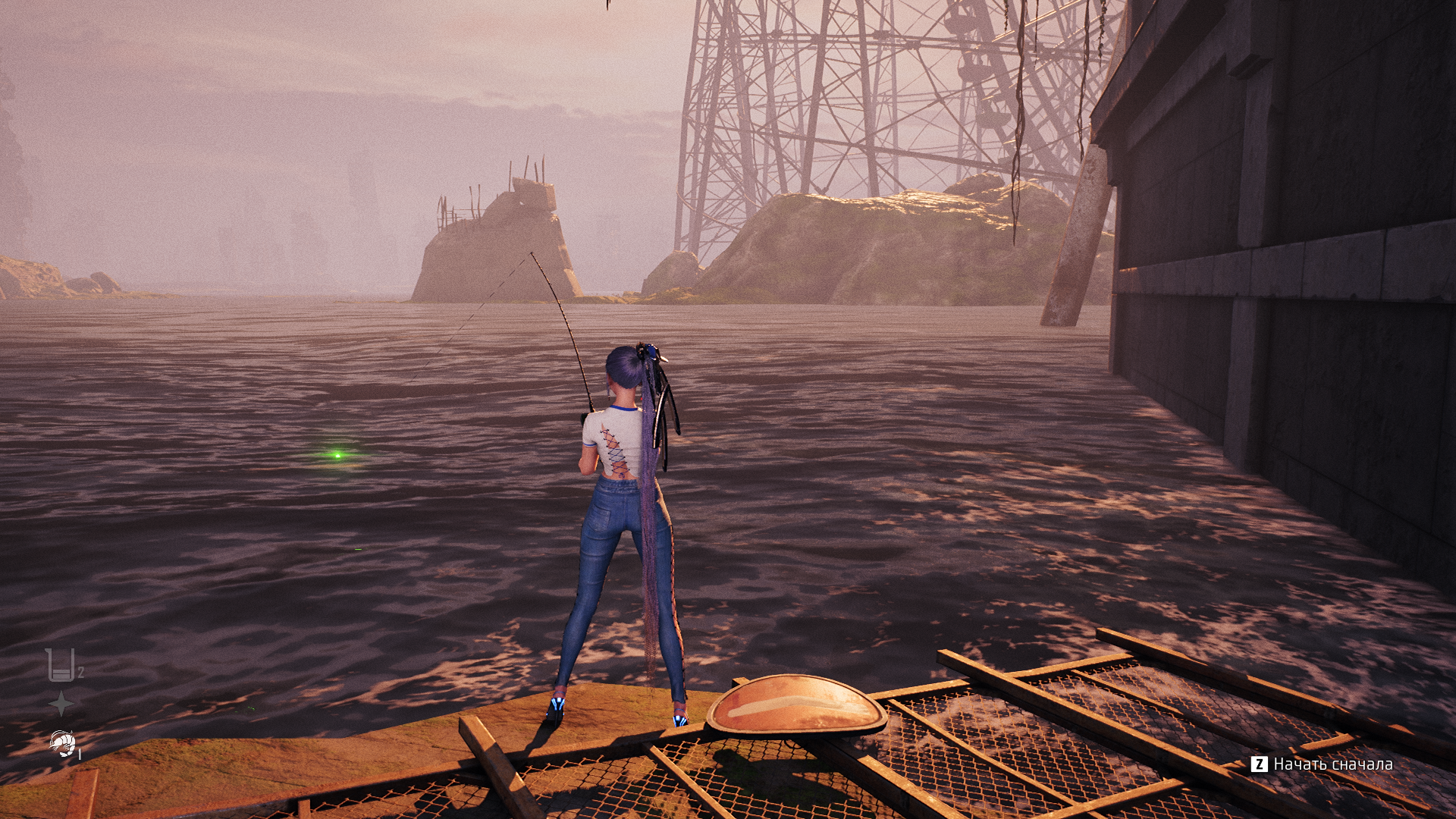Viewport: 1456px width, 819px height.
Task: Select the four-pointed star icon
Action: tap(61, 704)
